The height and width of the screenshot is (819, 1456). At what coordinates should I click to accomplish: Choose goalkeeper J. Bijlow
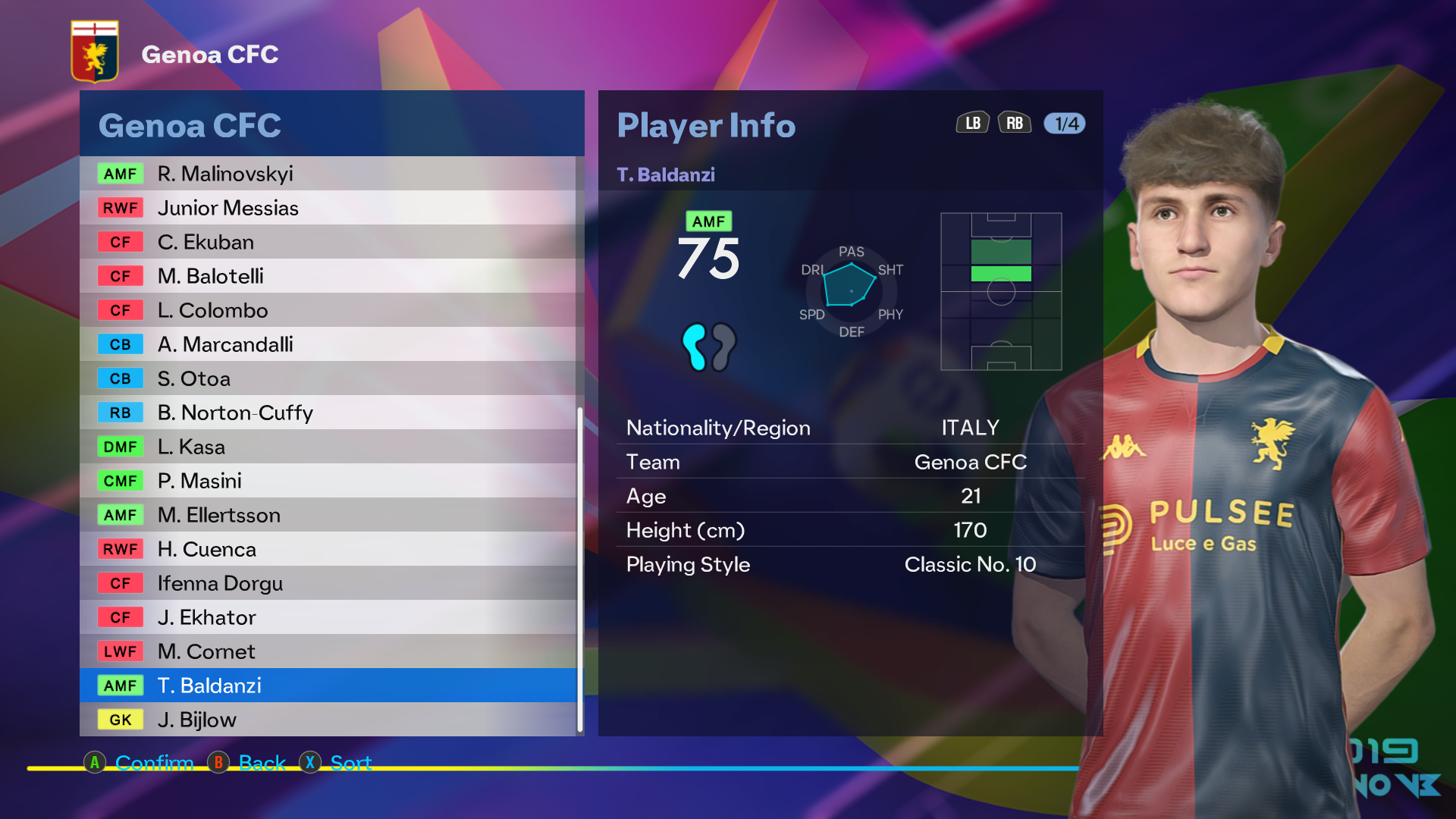click(328, 720)
